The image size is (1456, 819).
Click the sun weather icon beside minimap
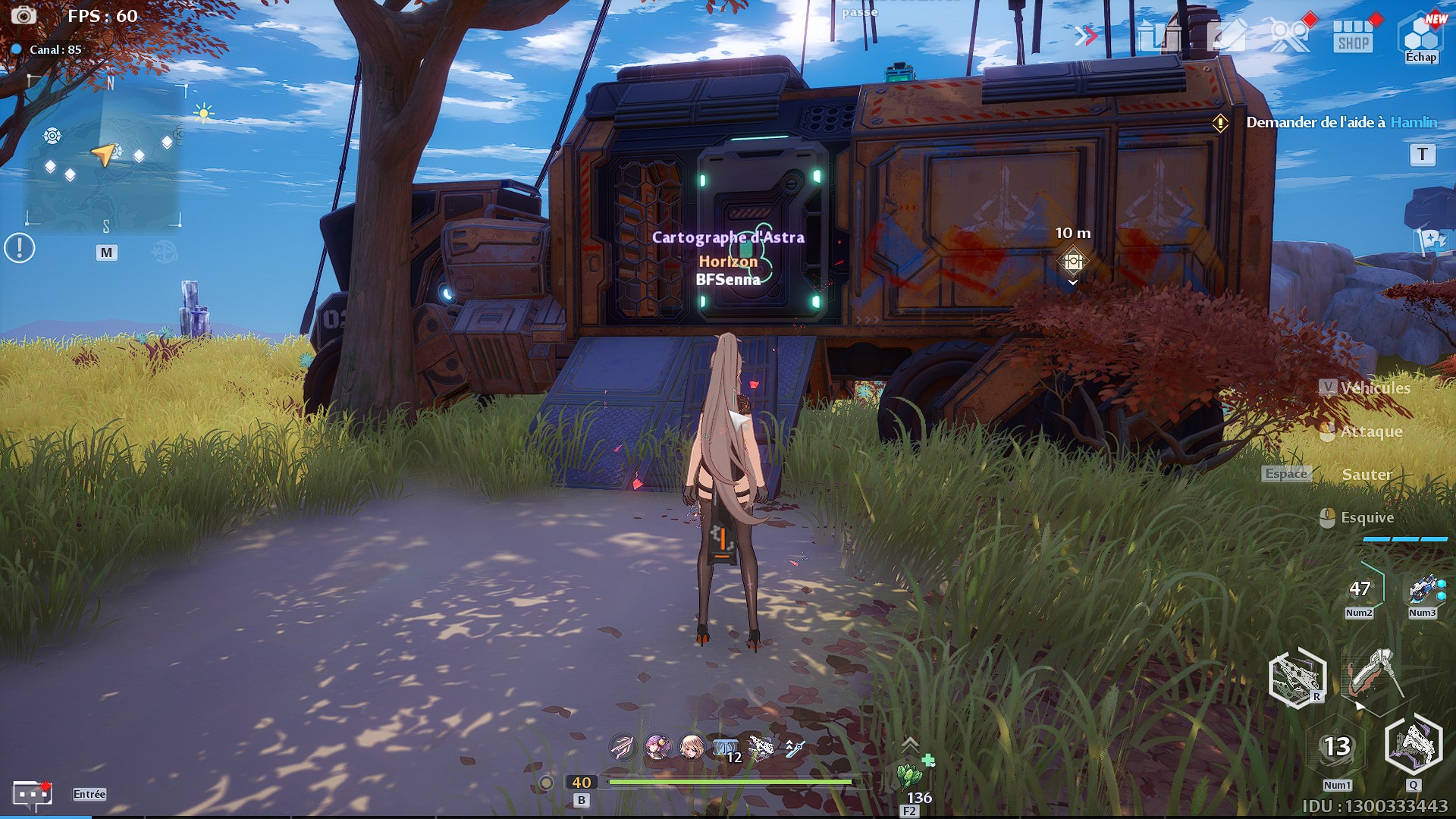click(x=203, y=114)
